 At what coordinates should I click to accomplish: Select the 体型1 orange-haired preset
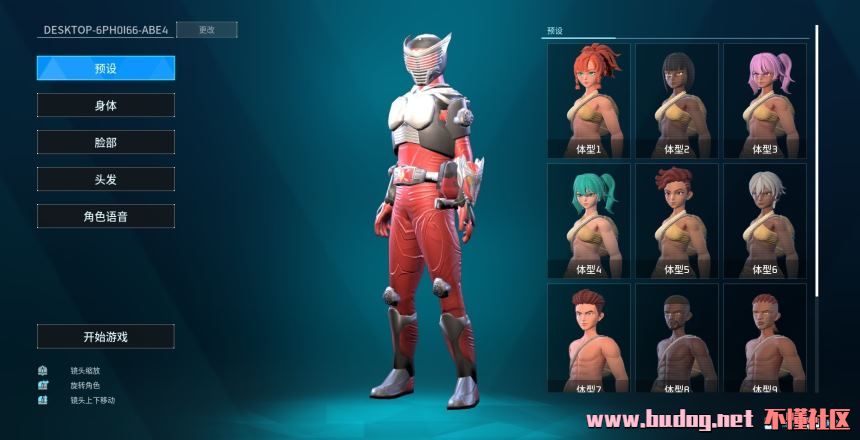click(x=589, y=100)
